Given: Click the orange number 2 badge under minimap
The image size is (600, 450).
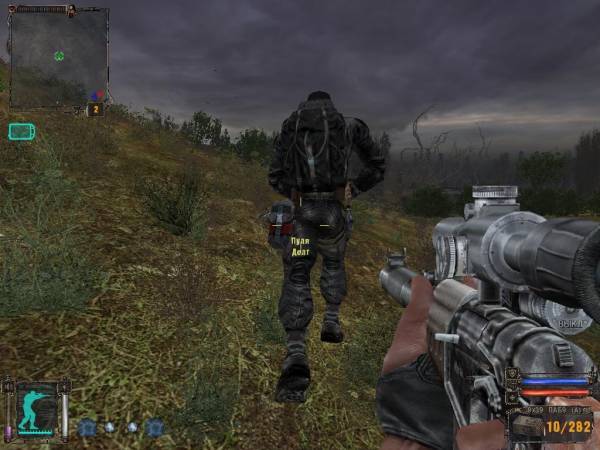Looking at the screenshot, I should (x=96, y=109).
